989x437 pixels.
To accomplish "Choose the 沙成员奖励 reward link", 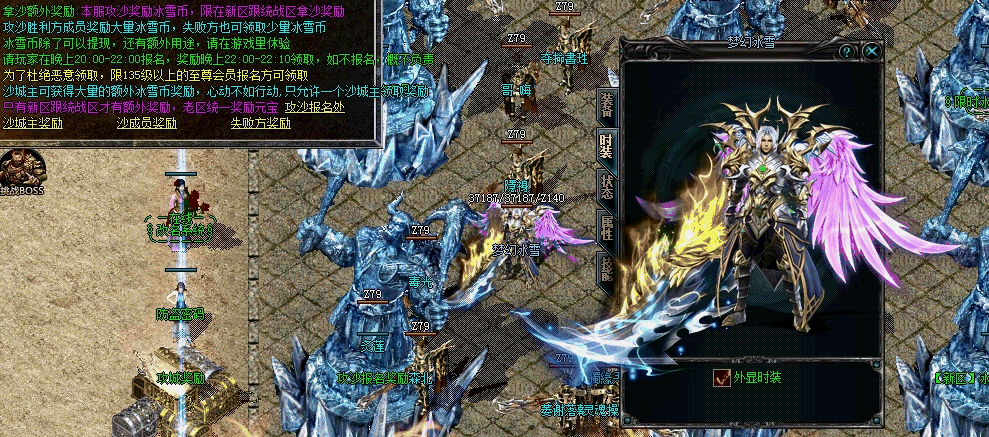I will click(146, 123).
